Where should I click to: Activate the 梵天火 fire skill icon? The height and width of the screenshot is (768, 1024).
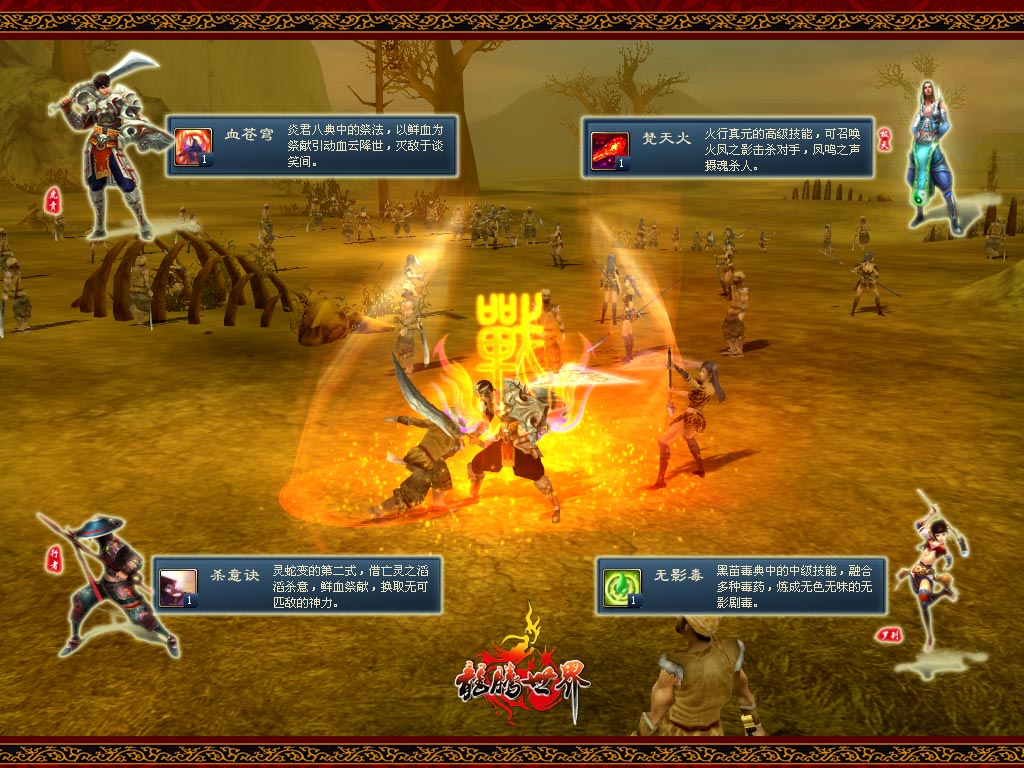click(609, 149)
